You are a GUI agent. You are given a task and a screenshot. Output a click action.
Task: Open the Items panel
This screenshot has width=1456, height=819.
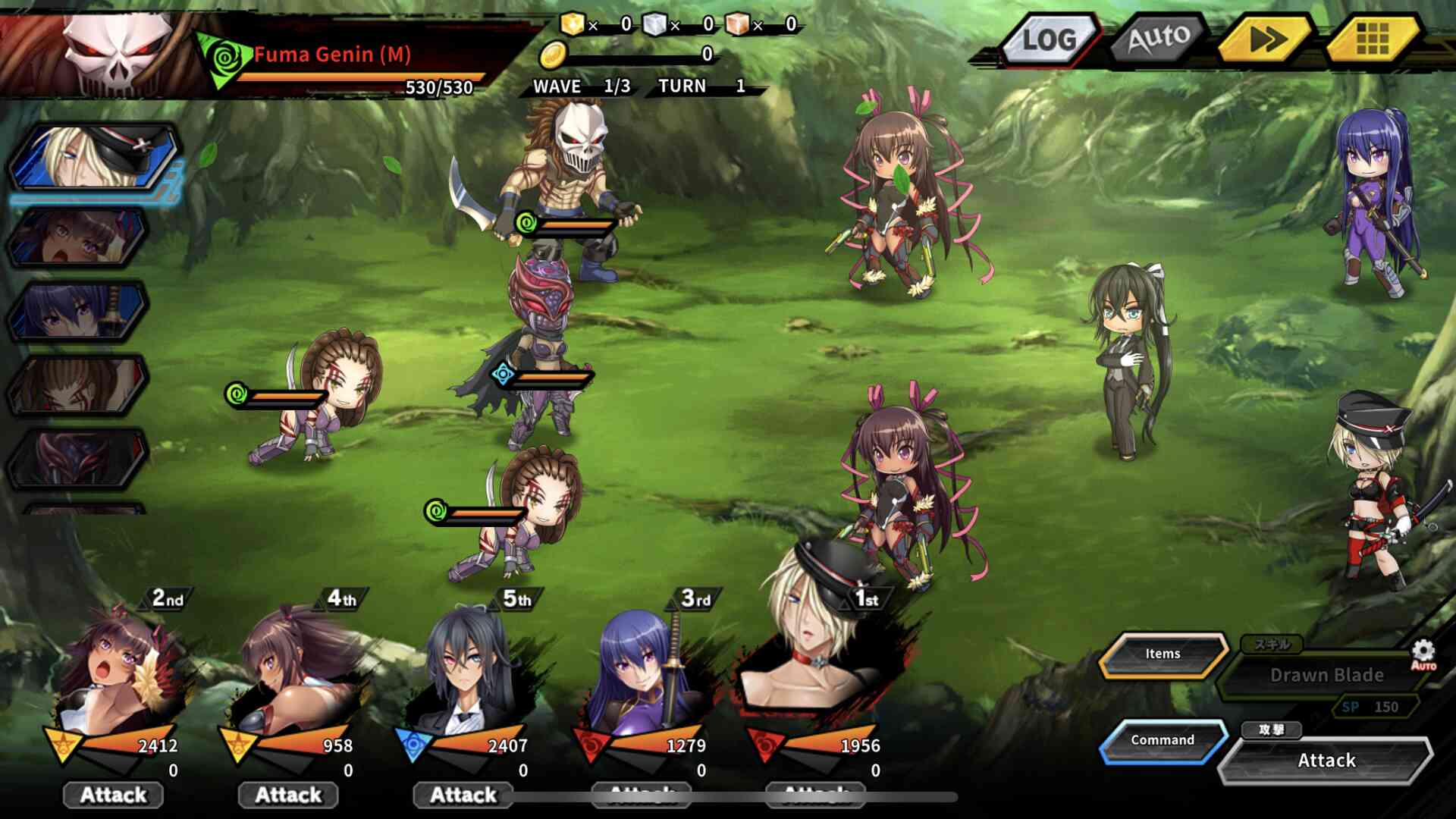tap(1163, 654)
